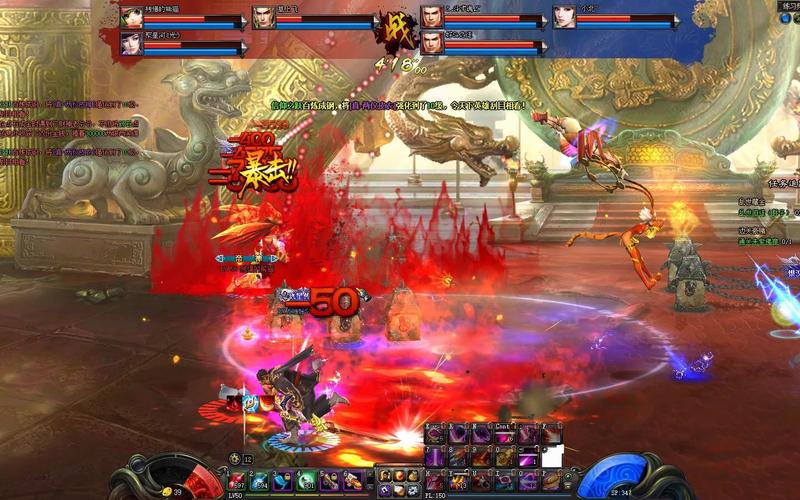Select the teal potion slot showing 594

coord(259,479)
